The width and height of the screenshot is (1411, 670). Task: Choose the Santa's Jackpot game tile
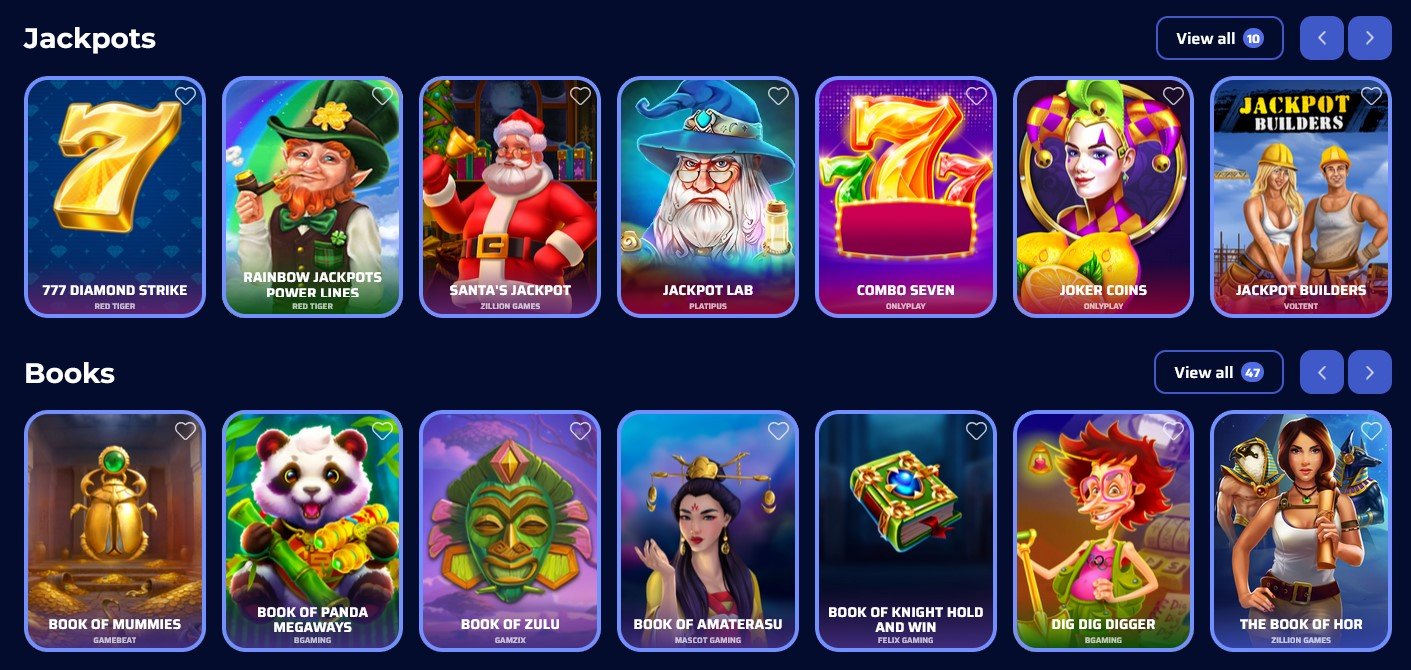[510, 198]
